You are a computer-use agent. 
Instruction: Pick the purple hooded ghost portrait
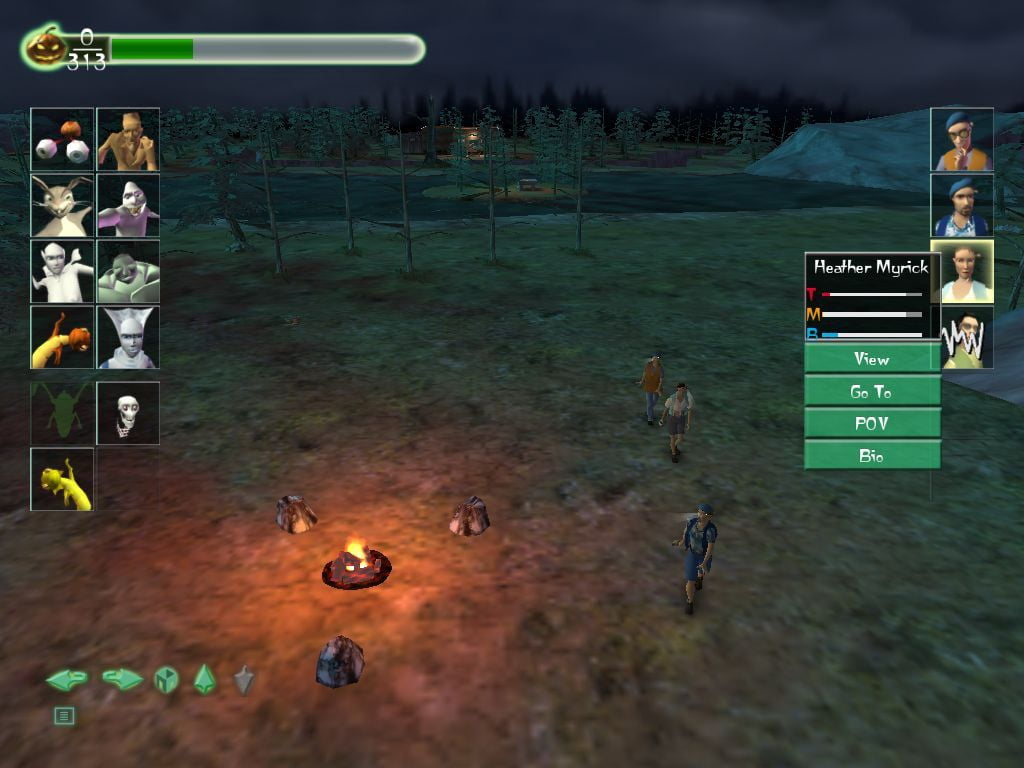point(128,205)
